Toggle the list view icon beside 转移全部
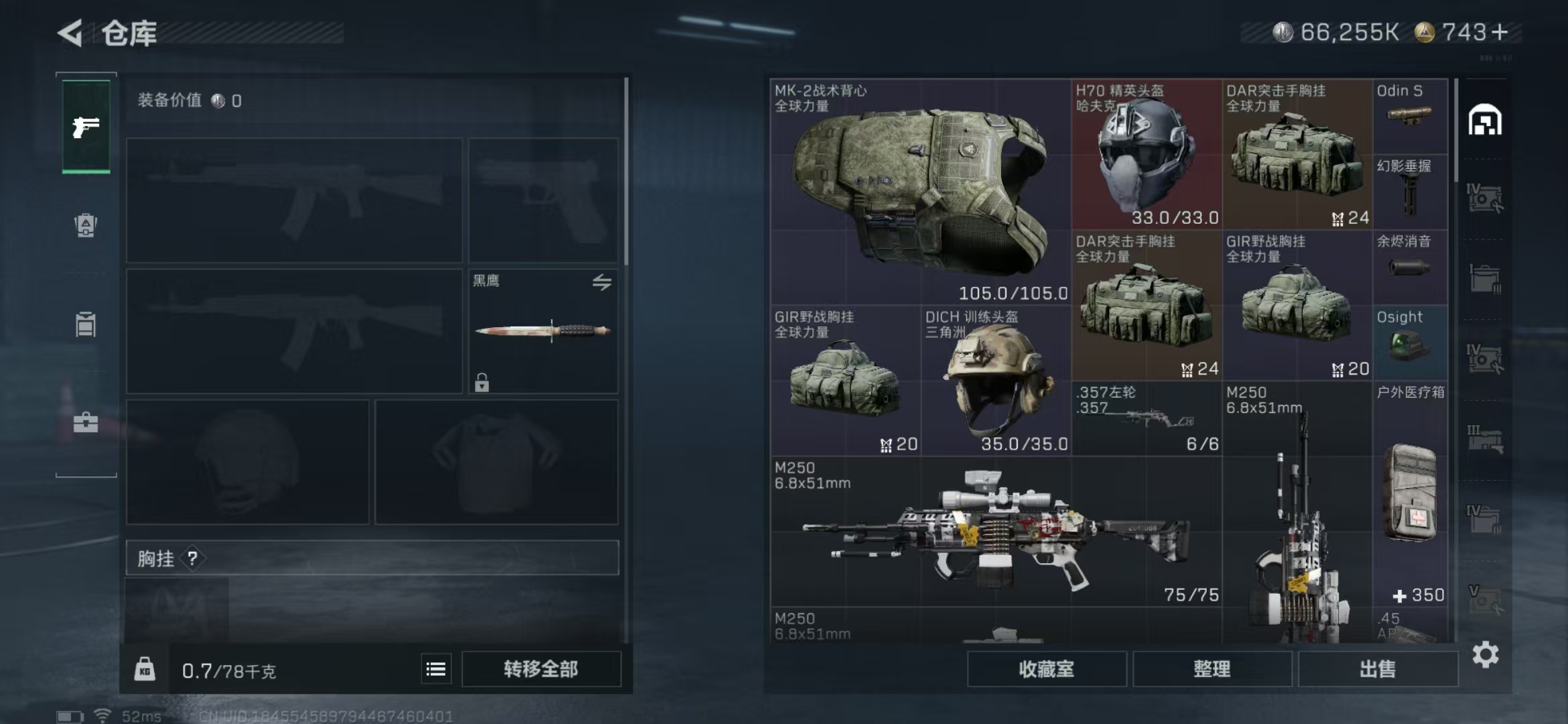Image resolution: width=1568 pixels, height=724 pixels. [x=436, y=669]
